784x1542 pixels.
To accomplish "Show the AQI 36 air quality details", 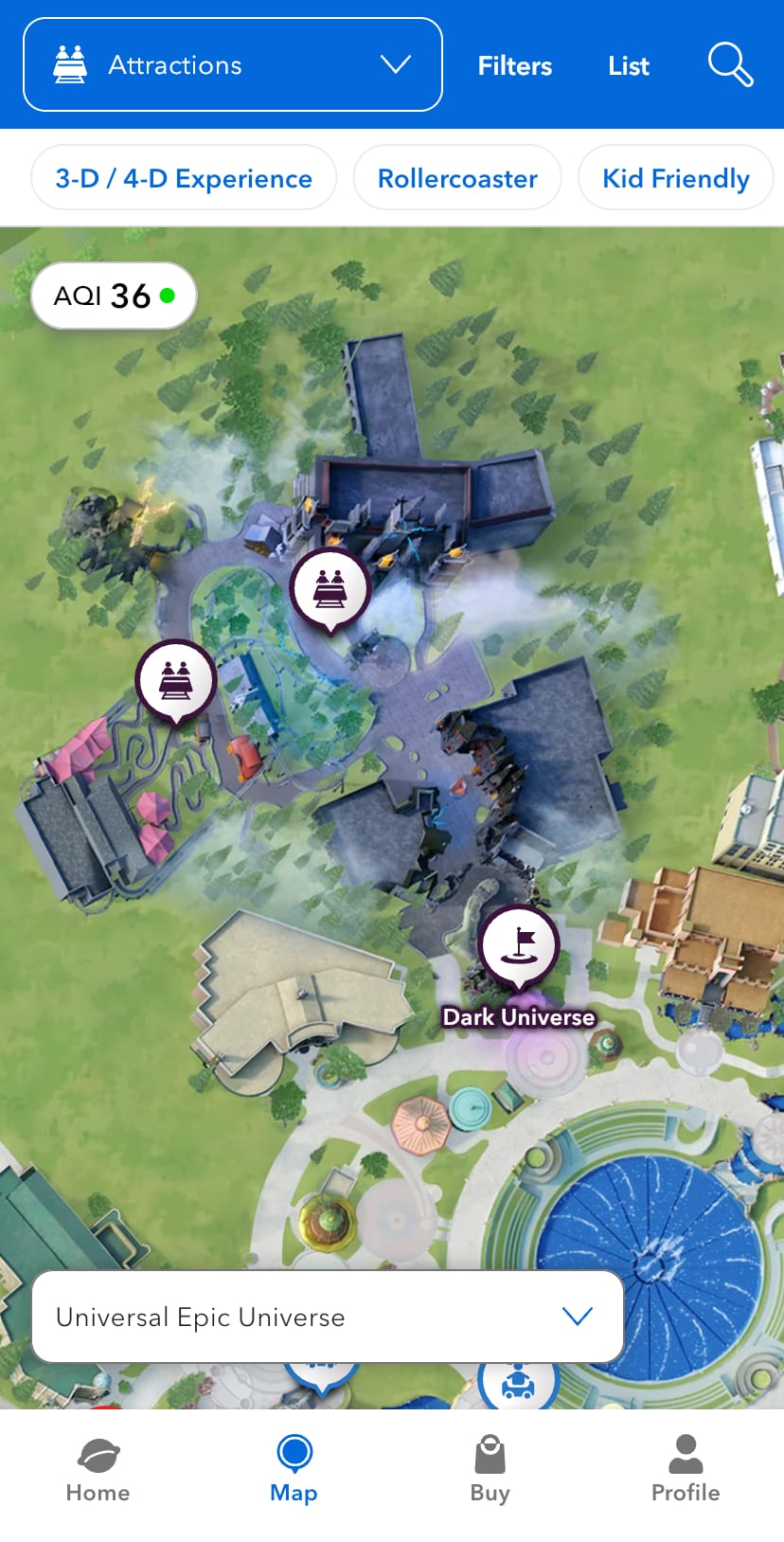I will [114, 296].
